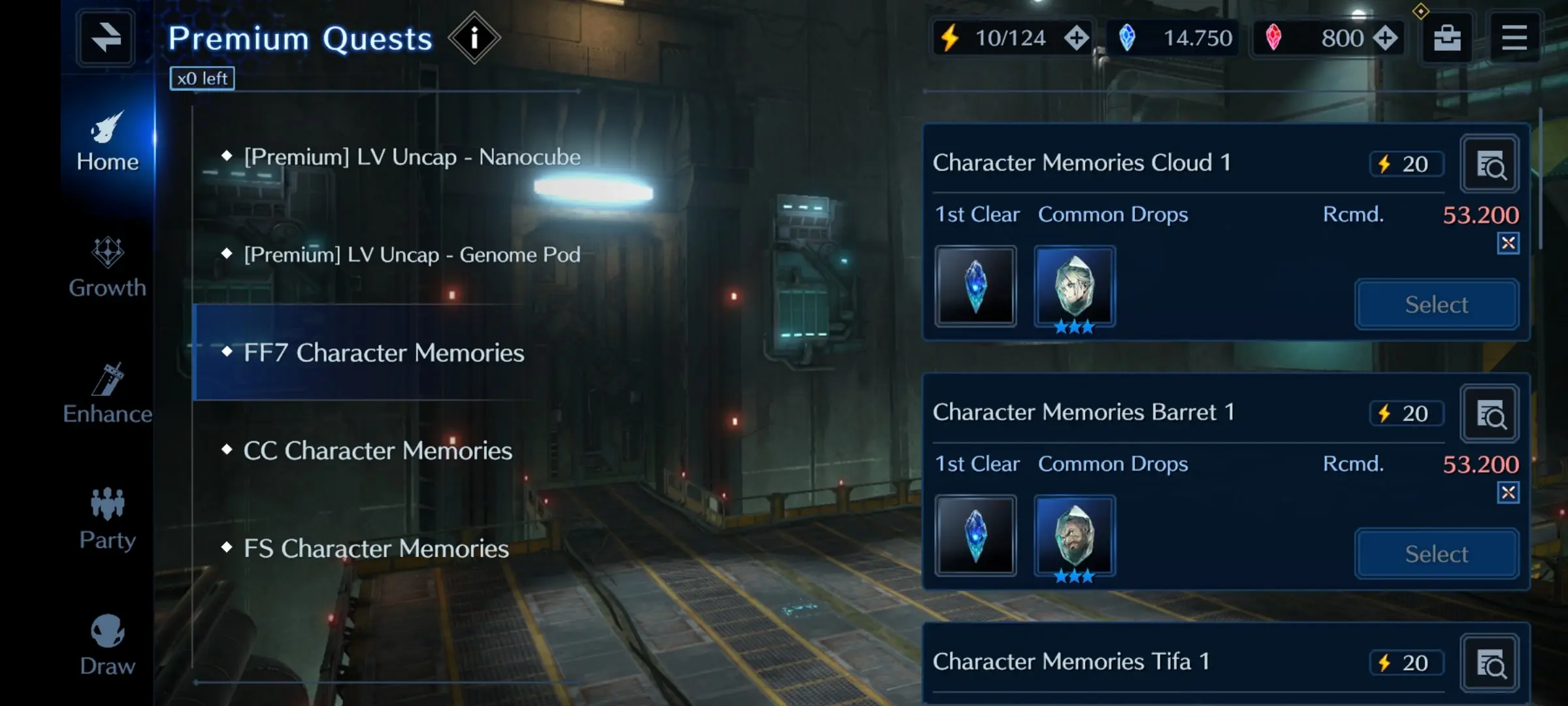Choose LV Uncap - Nanocube quest category
This screenshot has width=1568, height=706.
point(412,157)
